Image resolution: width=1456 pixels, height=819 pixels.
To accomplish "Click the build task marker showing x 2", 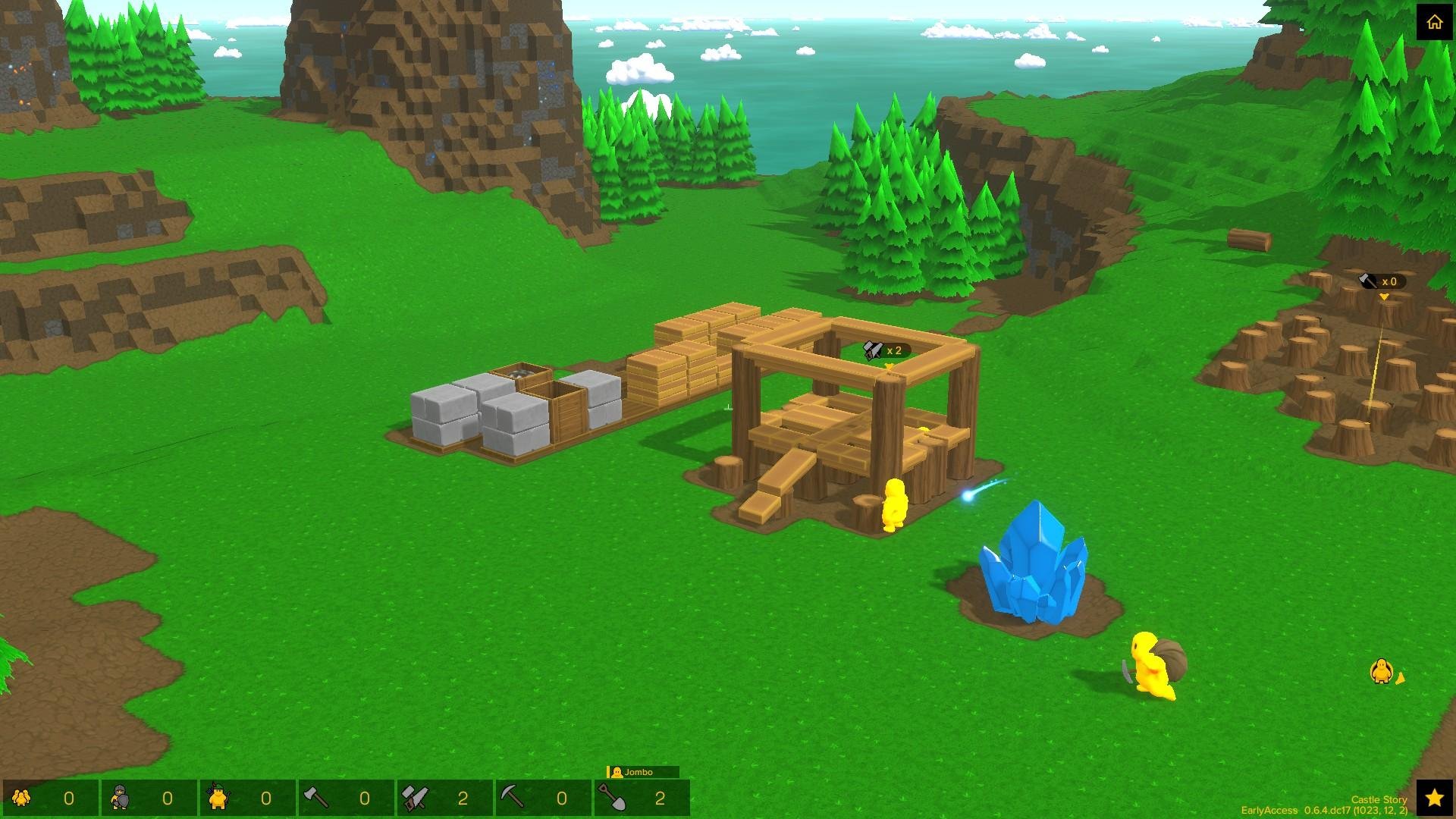I will pyautogui.click(x=886, y=350).
